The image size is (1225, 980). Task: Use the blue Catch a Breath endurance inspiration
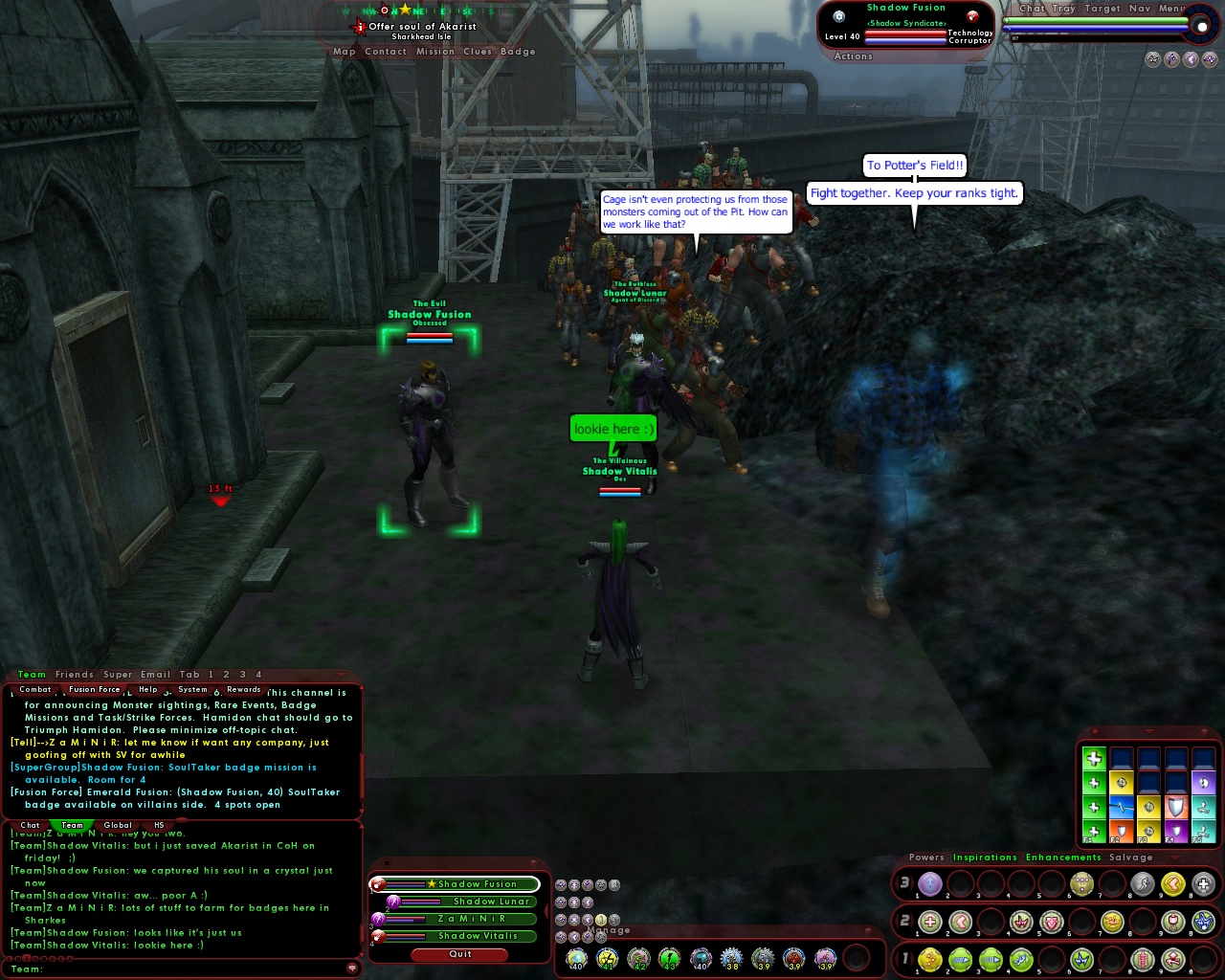point(1121,809)
